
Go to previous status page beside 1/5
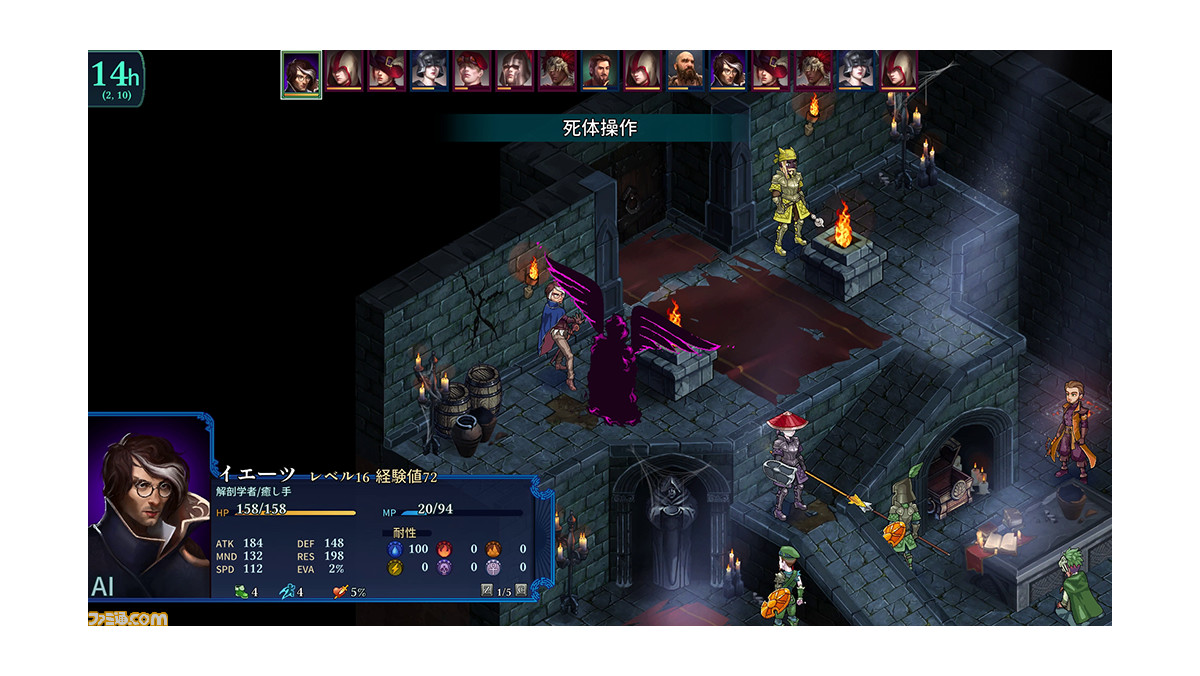(x=487, y=592)
